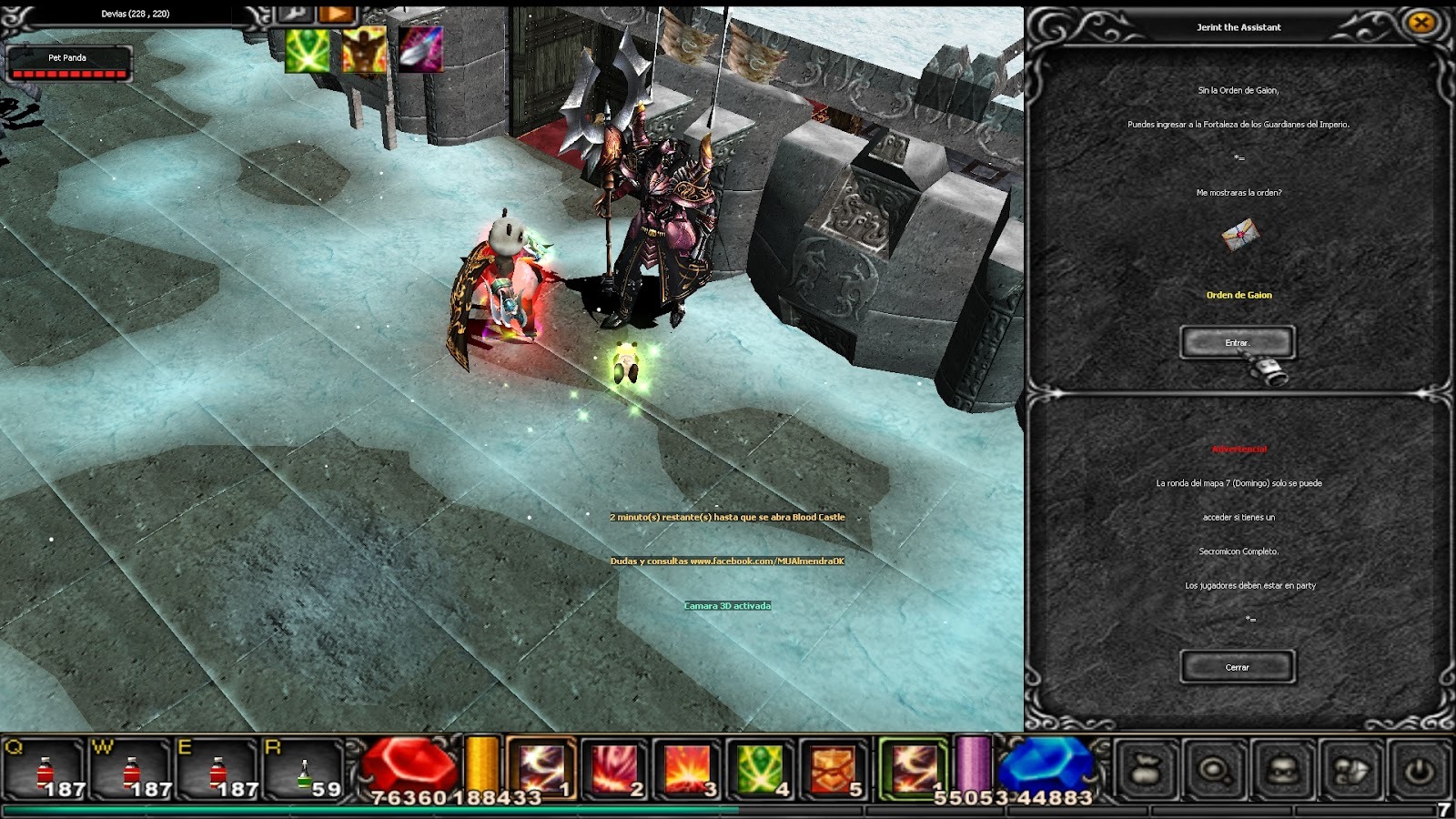Open the wrench settings button
This screenshot has width=1456, height=819.
coord(295,13)
